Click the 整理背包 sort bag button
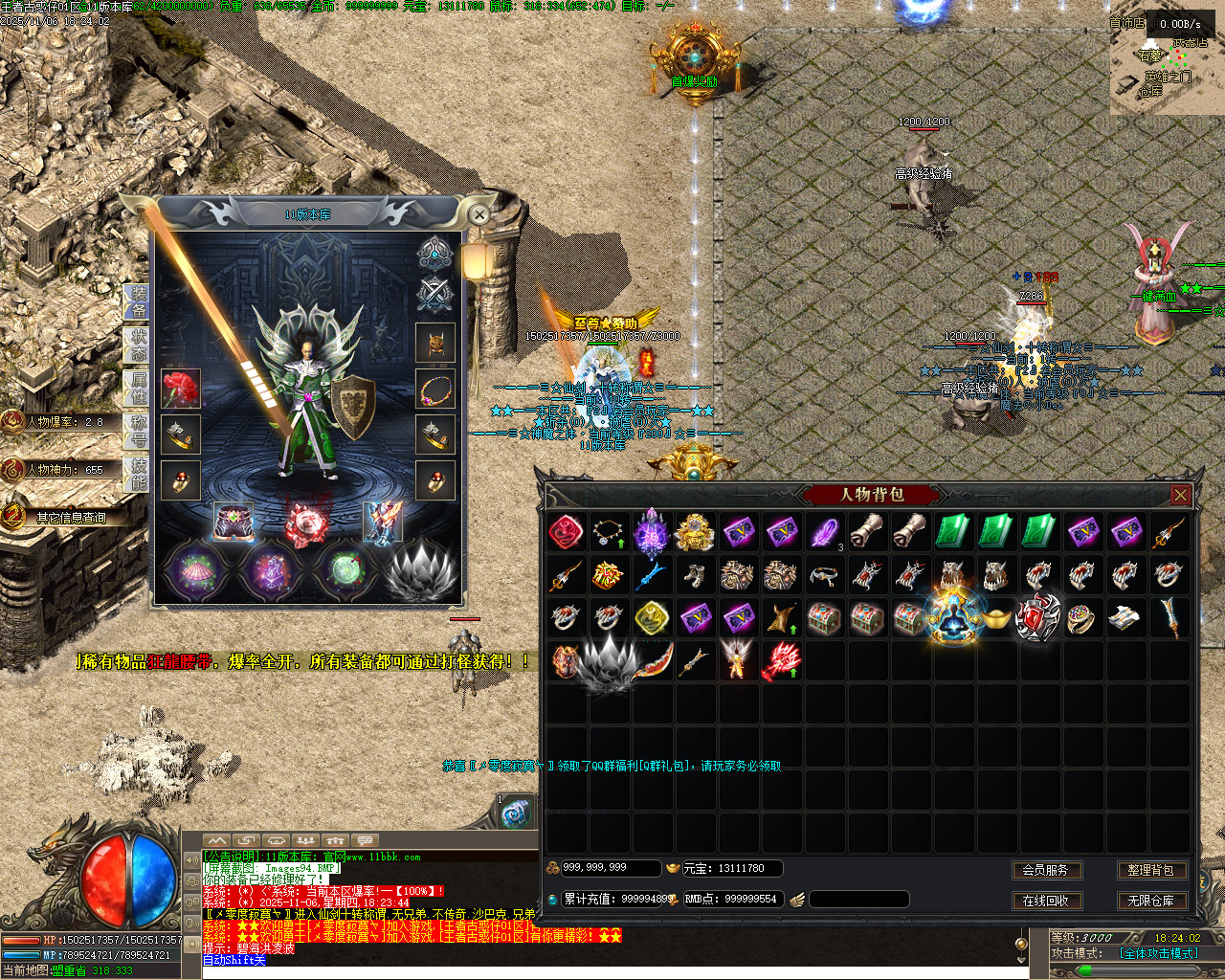Viewport: 1225px width, 980px height. (1149, 870)
